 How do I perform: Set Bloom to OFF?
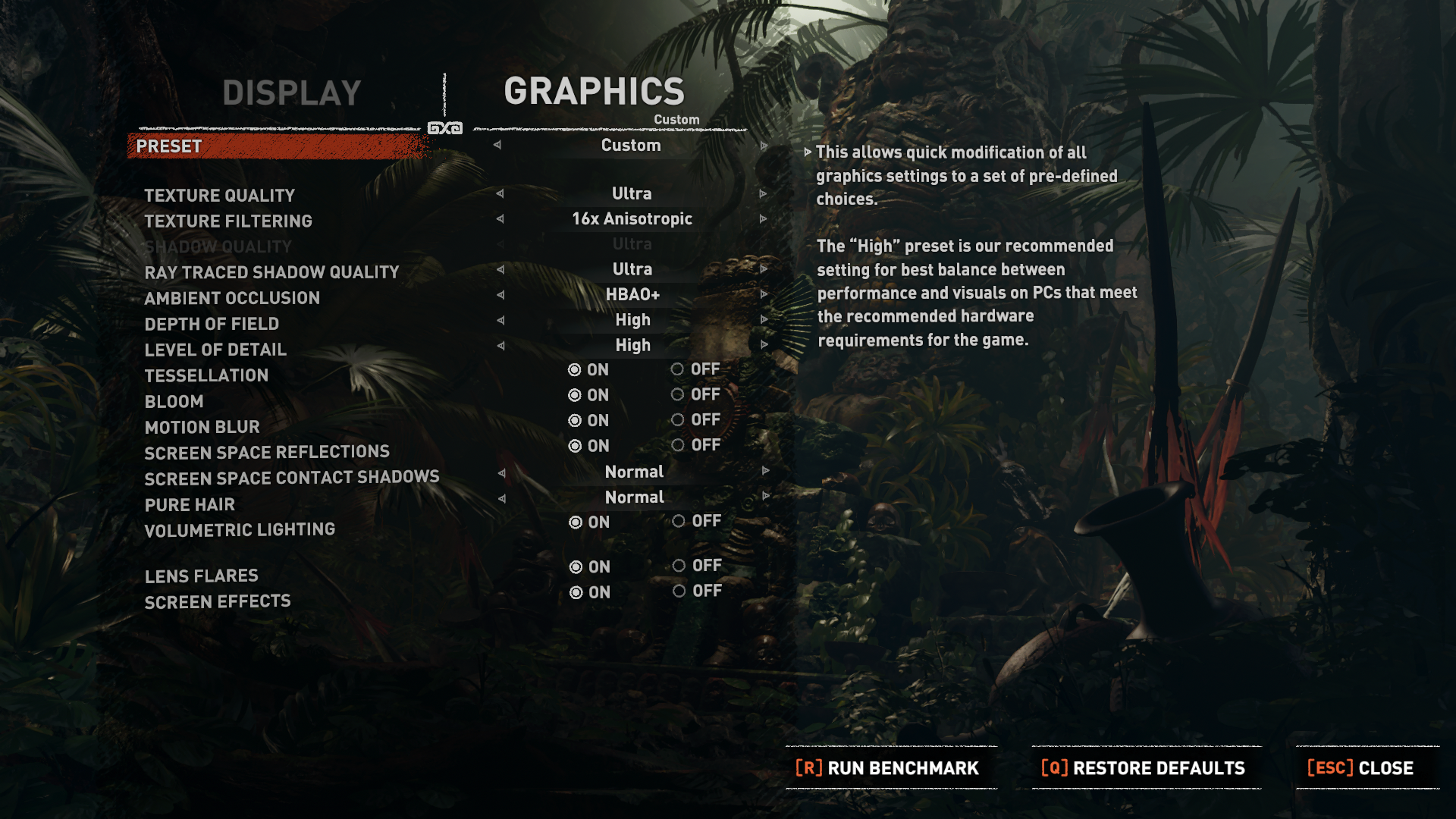point(677,394)
